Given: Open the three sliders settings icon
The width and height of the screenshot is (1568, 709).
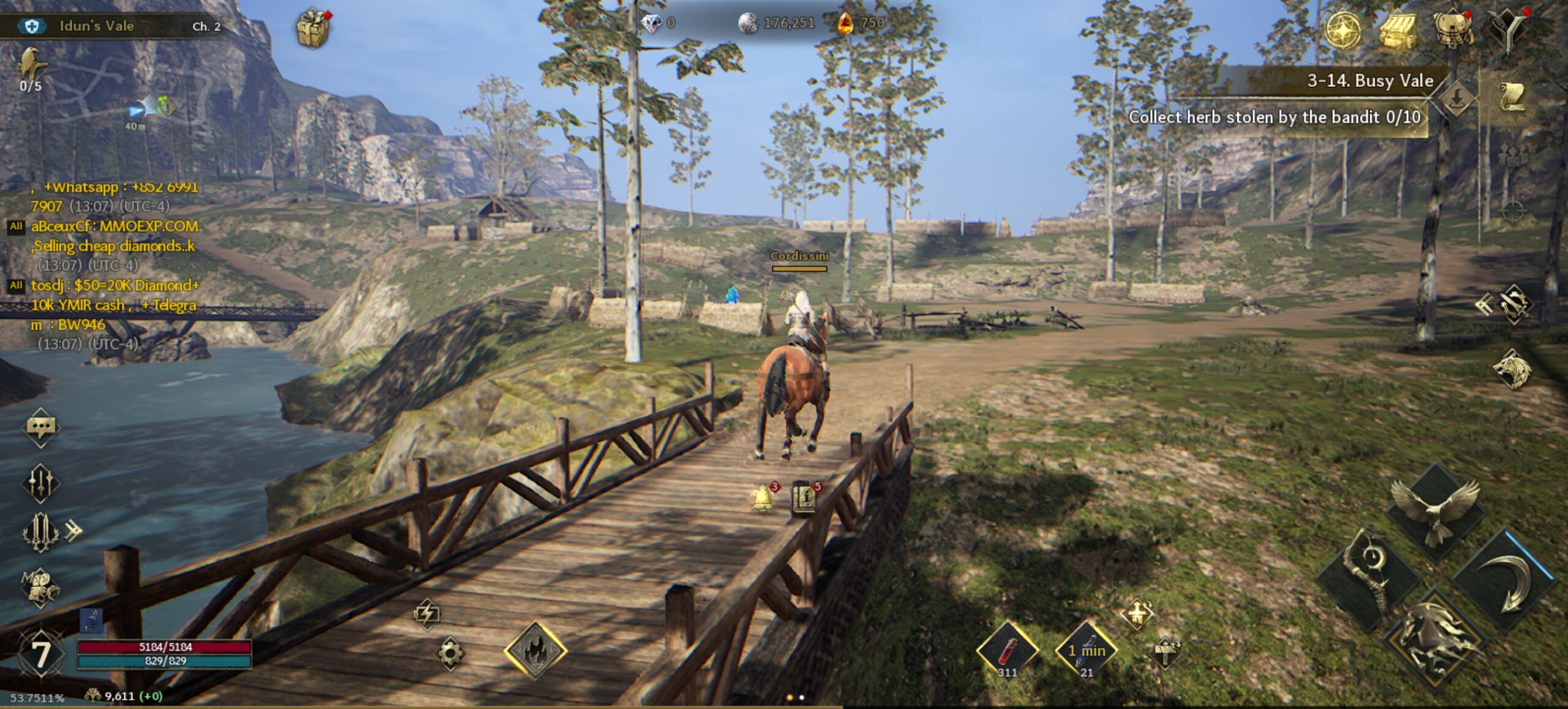Looking at the screenshot, I should tap(40, 483).
